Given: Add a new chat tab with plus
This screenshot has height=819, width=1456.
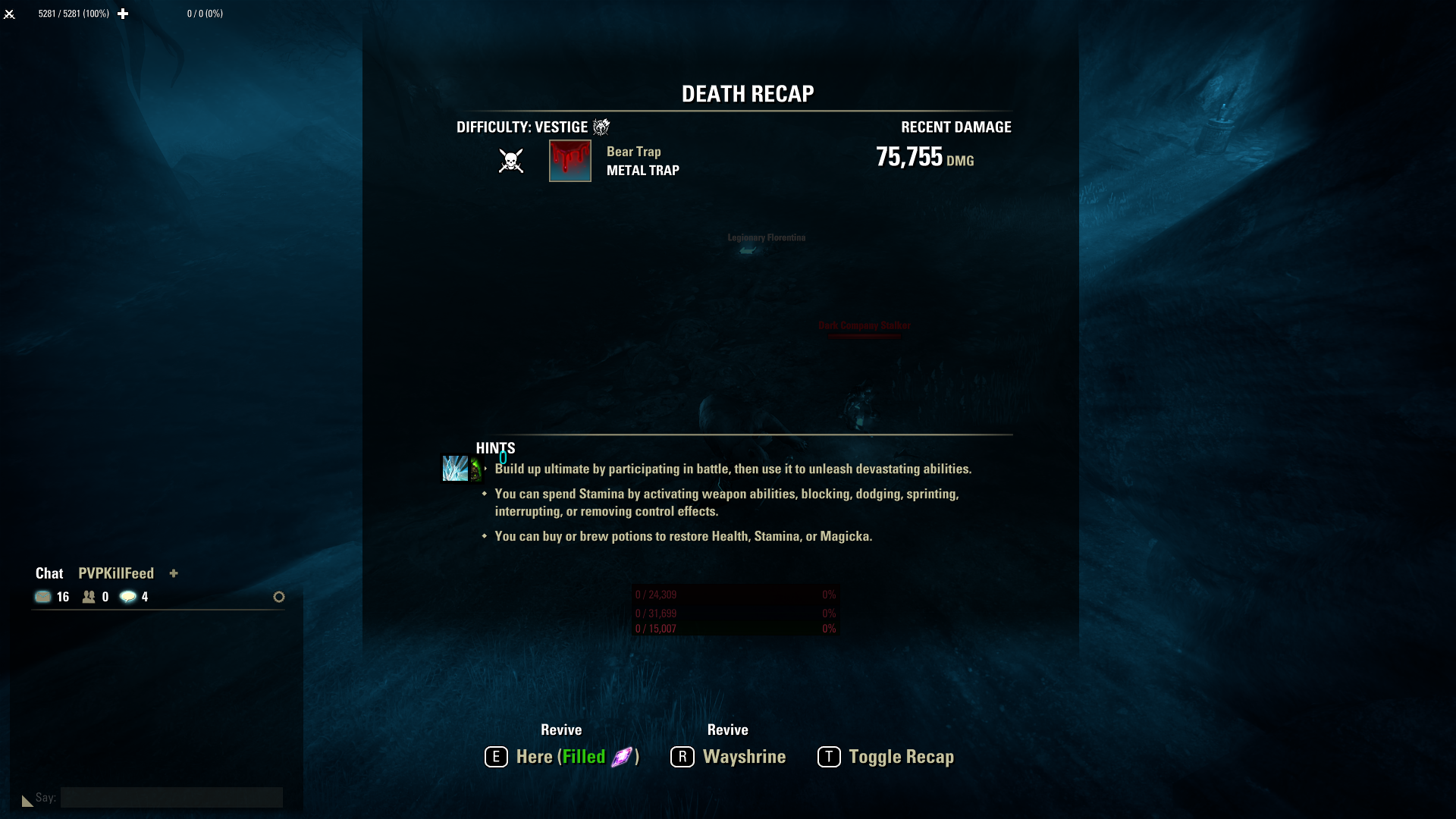Looking at the screenshot, I should [x=174, y=574].
